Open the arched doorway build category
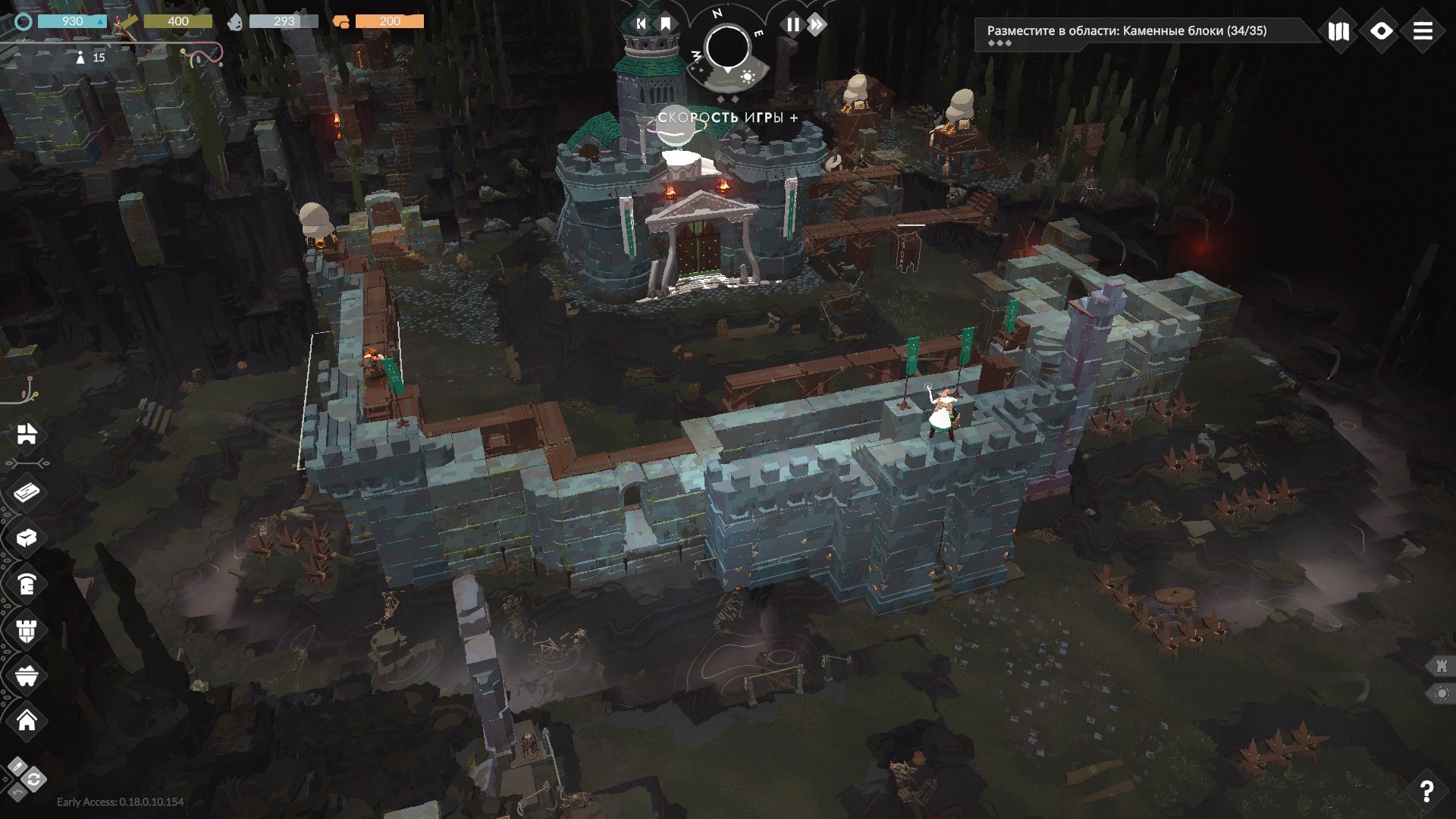 pos(27,584)
